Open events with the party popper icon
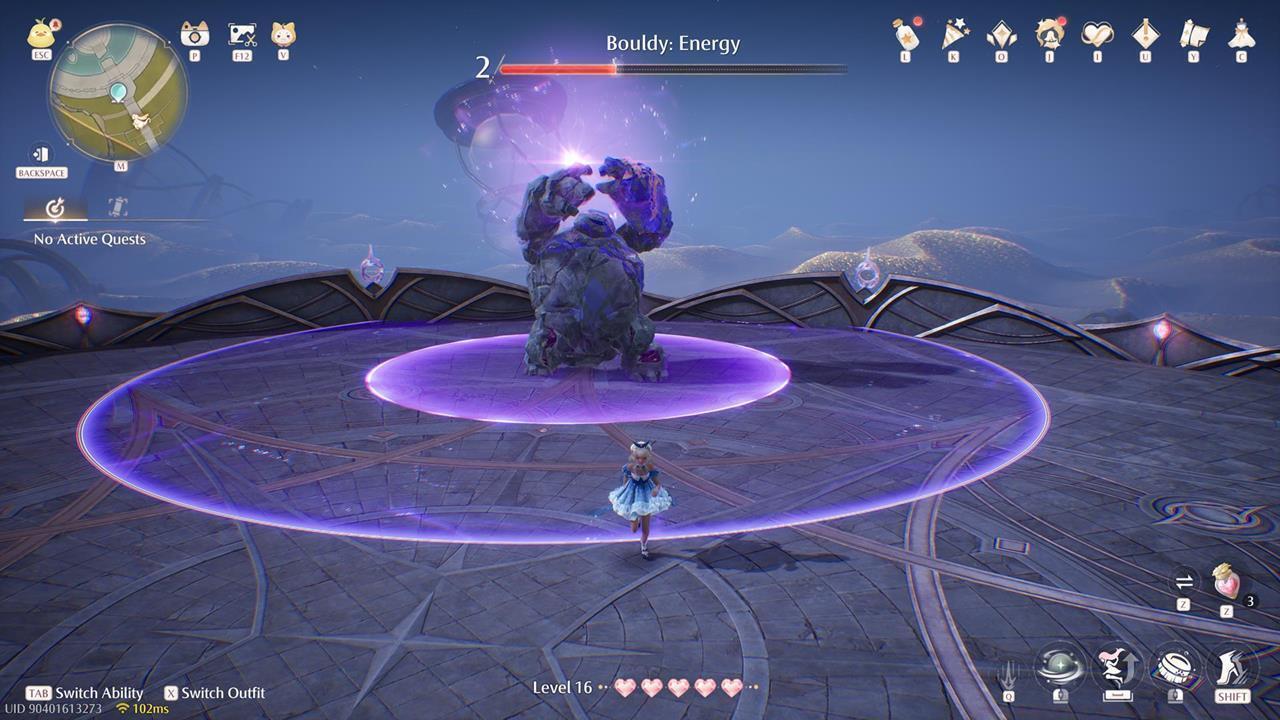The image size is (1280, 720). pyautogui.click(x=955, y=34)
